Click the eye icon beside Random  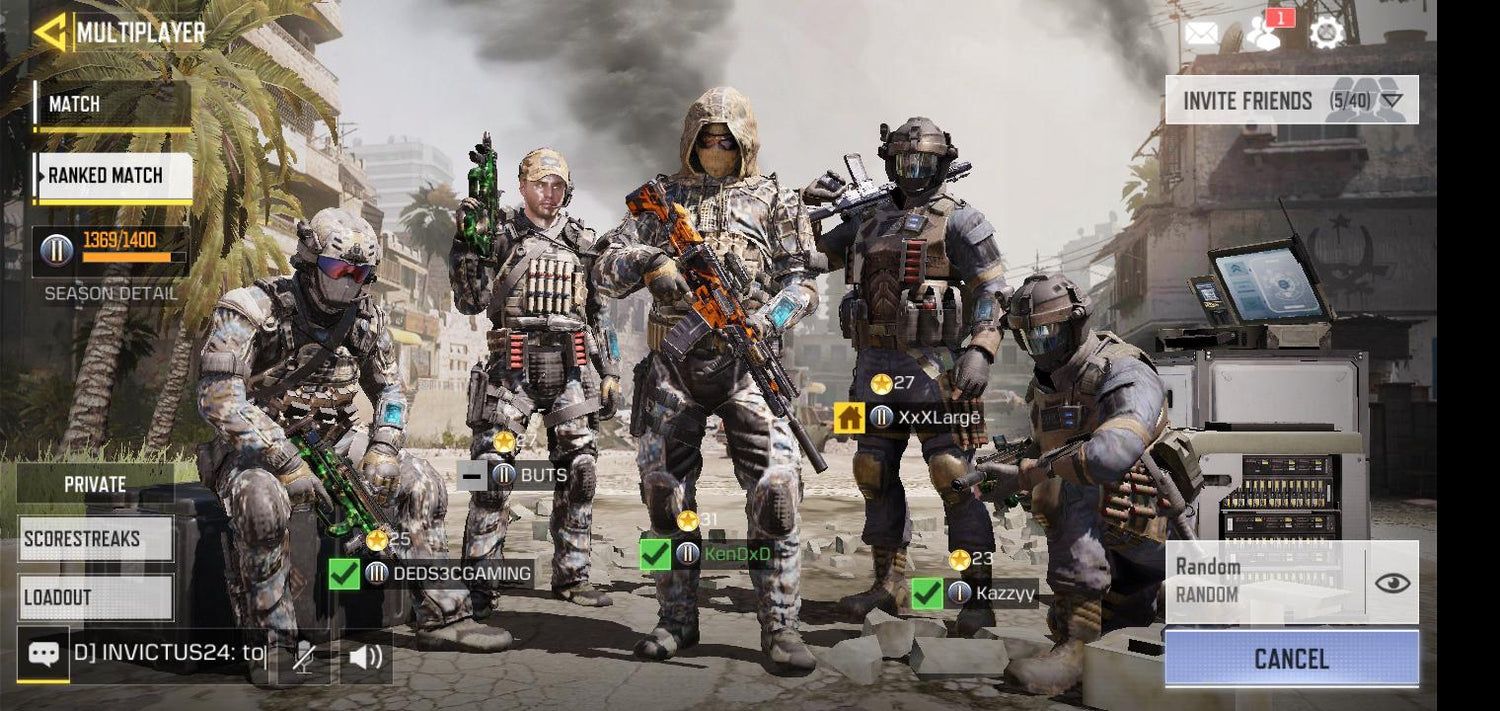click(1392, 582)
